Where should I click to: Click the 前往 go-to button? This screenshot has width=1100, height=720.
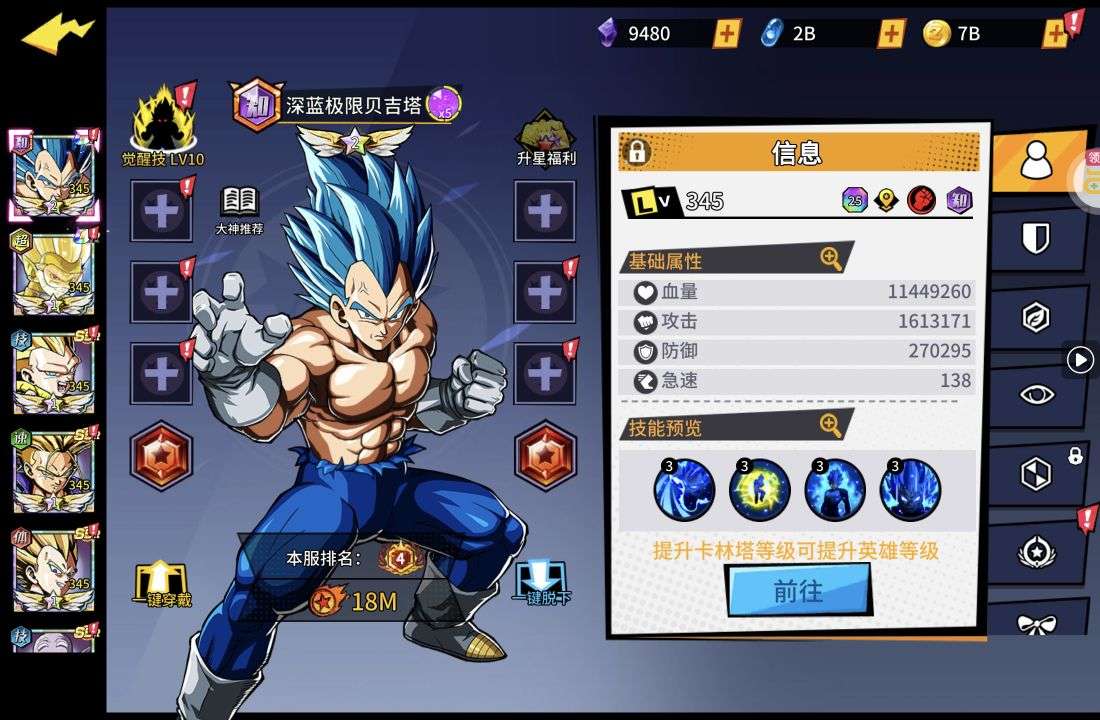pyautogui.click(x=798, y=591)
